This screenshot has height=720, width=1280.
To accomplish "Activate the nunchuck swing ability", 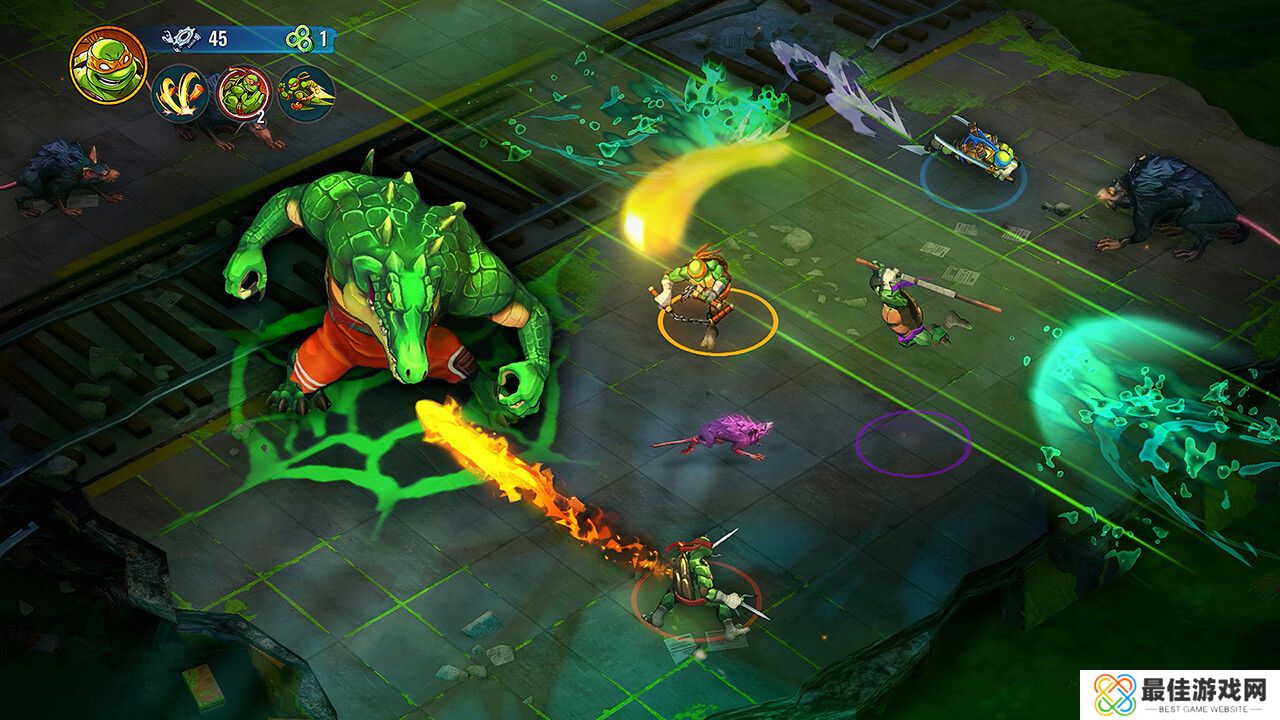I will (x=180, y=93).
